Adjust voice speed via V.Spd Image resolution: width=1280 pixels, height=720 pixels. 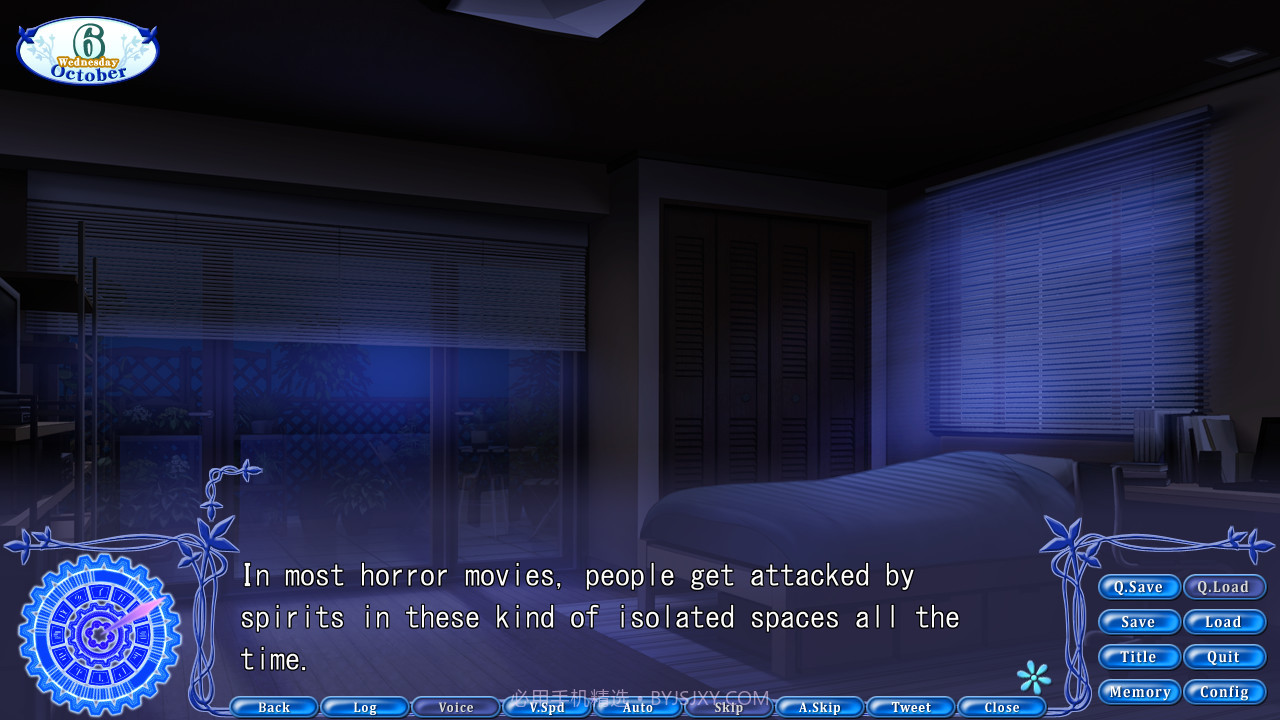click(546, 707)
